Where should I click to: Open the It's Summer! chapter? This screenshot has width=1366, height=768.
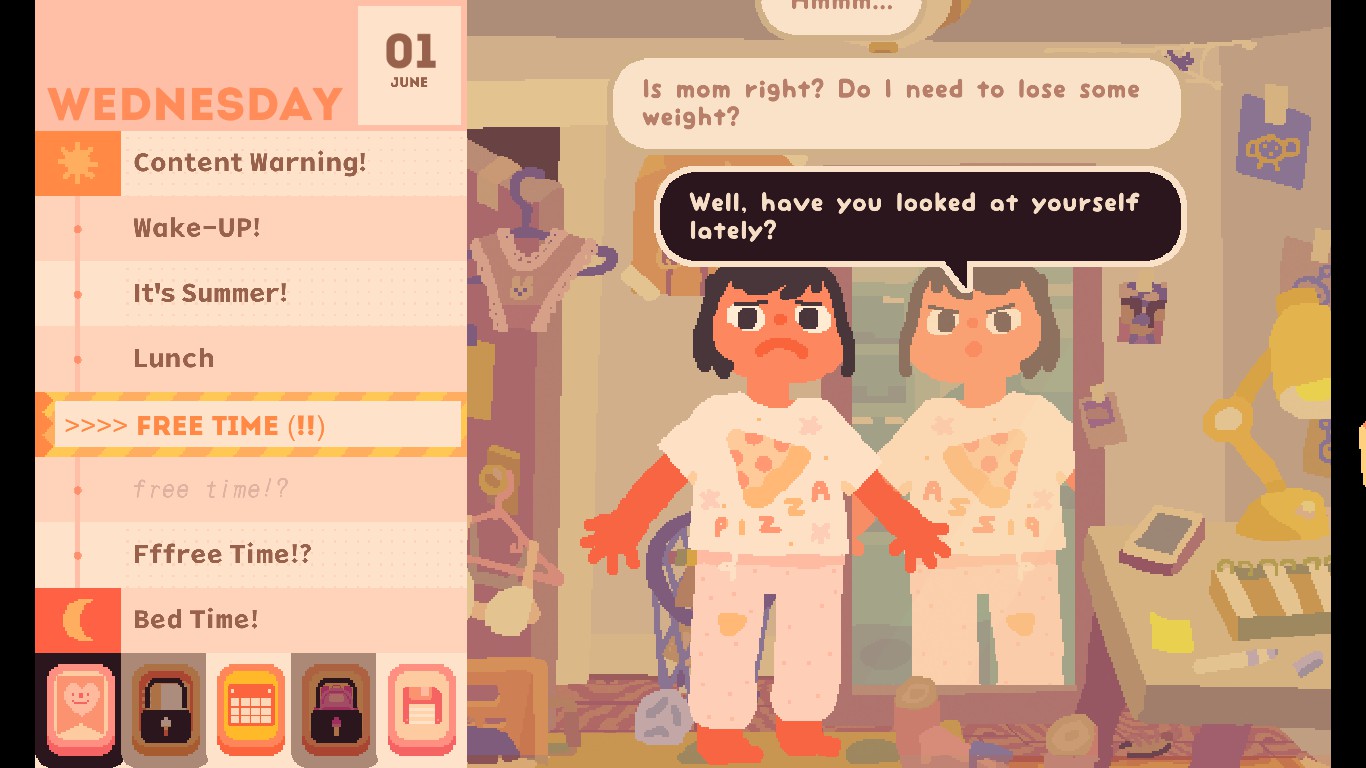(210, 293)
